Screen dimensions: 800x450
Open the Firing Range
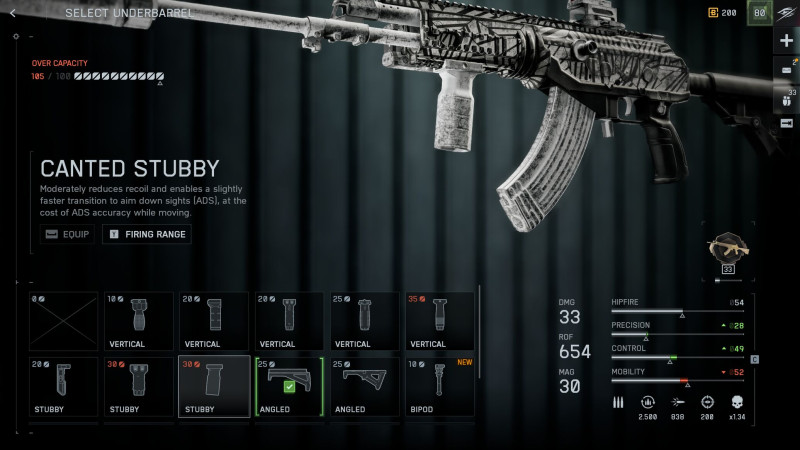click(146, 235)
